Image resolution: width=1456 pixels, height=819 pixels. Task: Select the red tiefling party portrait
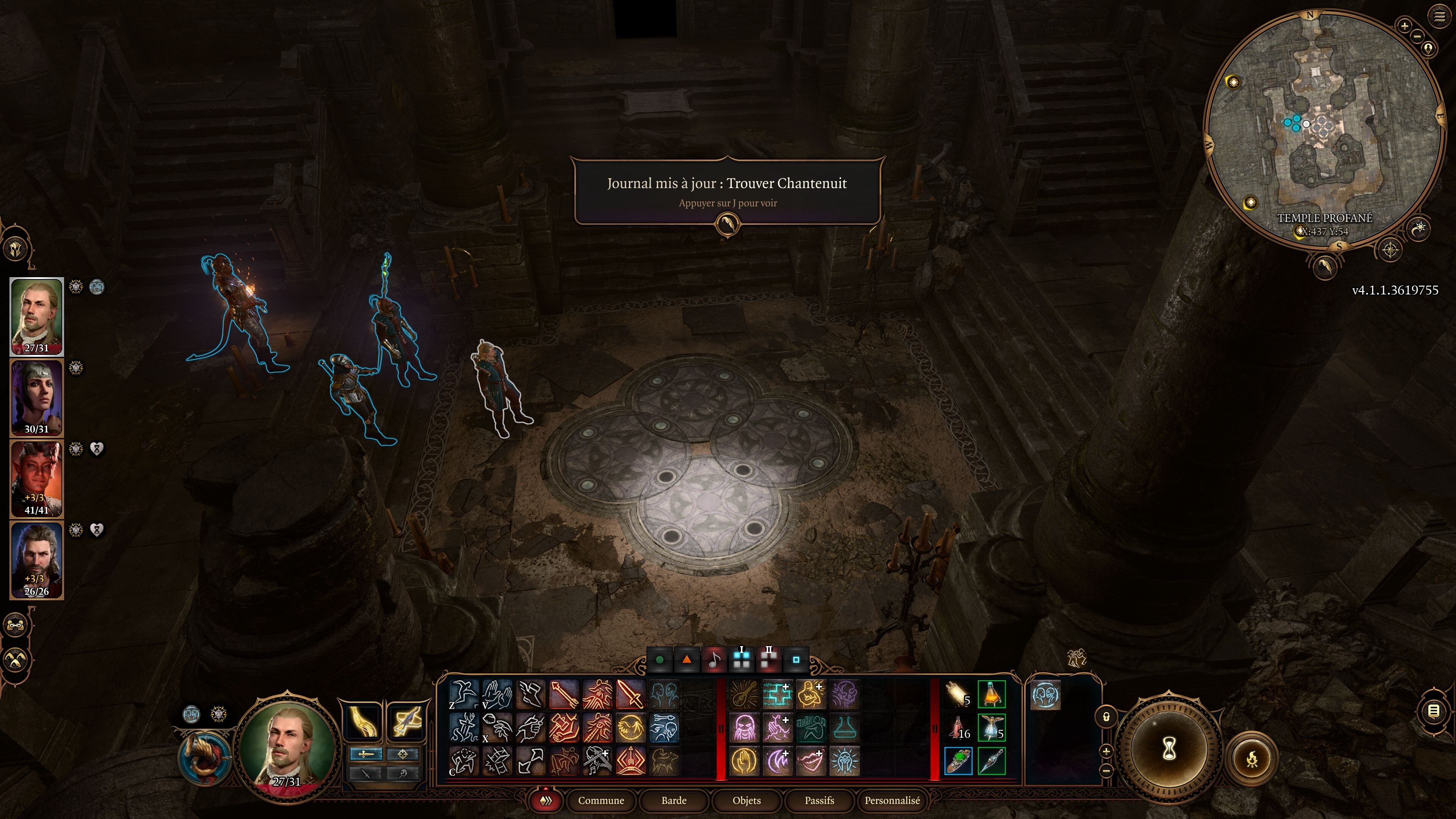(x=37, y=478)
